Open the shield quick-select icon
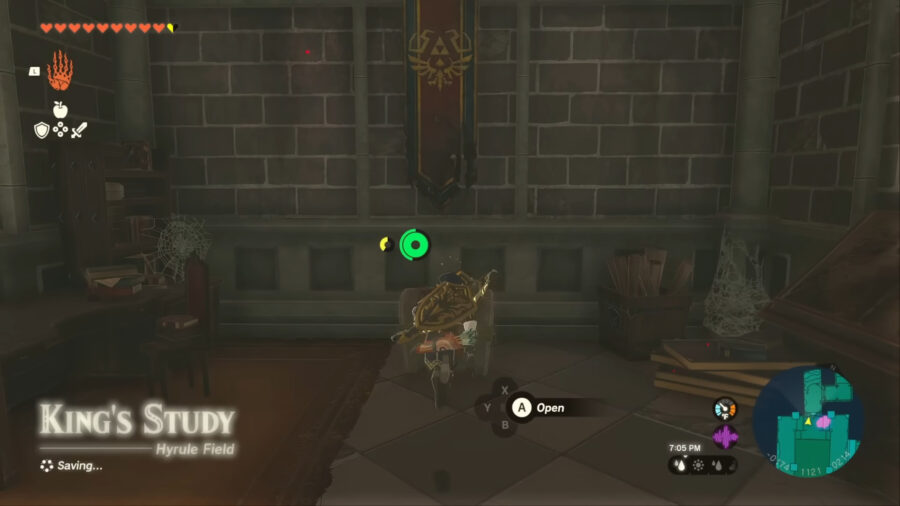Screen dimensions: 900x506 tap(41, 130)
